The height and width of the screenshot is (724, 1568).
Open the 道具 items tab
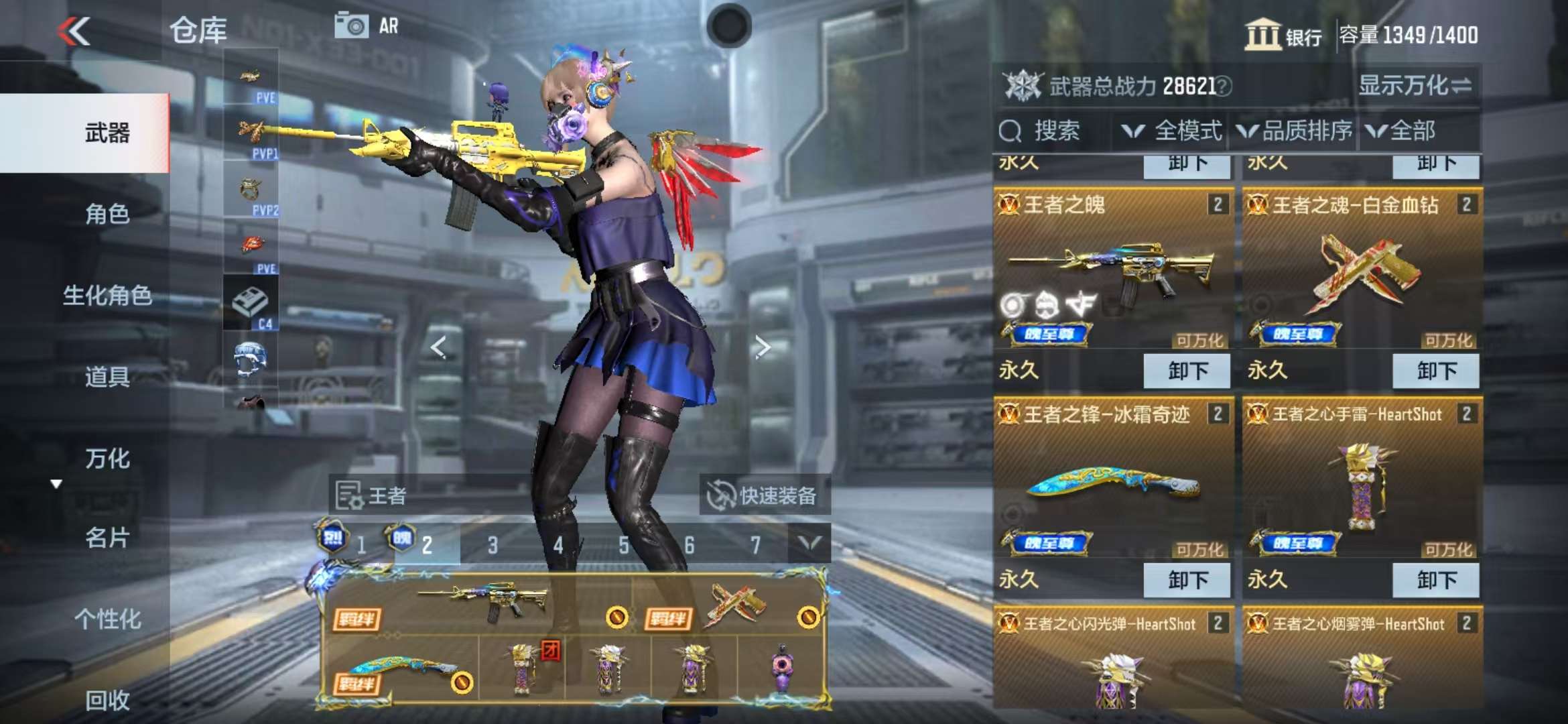click(107, 377)
